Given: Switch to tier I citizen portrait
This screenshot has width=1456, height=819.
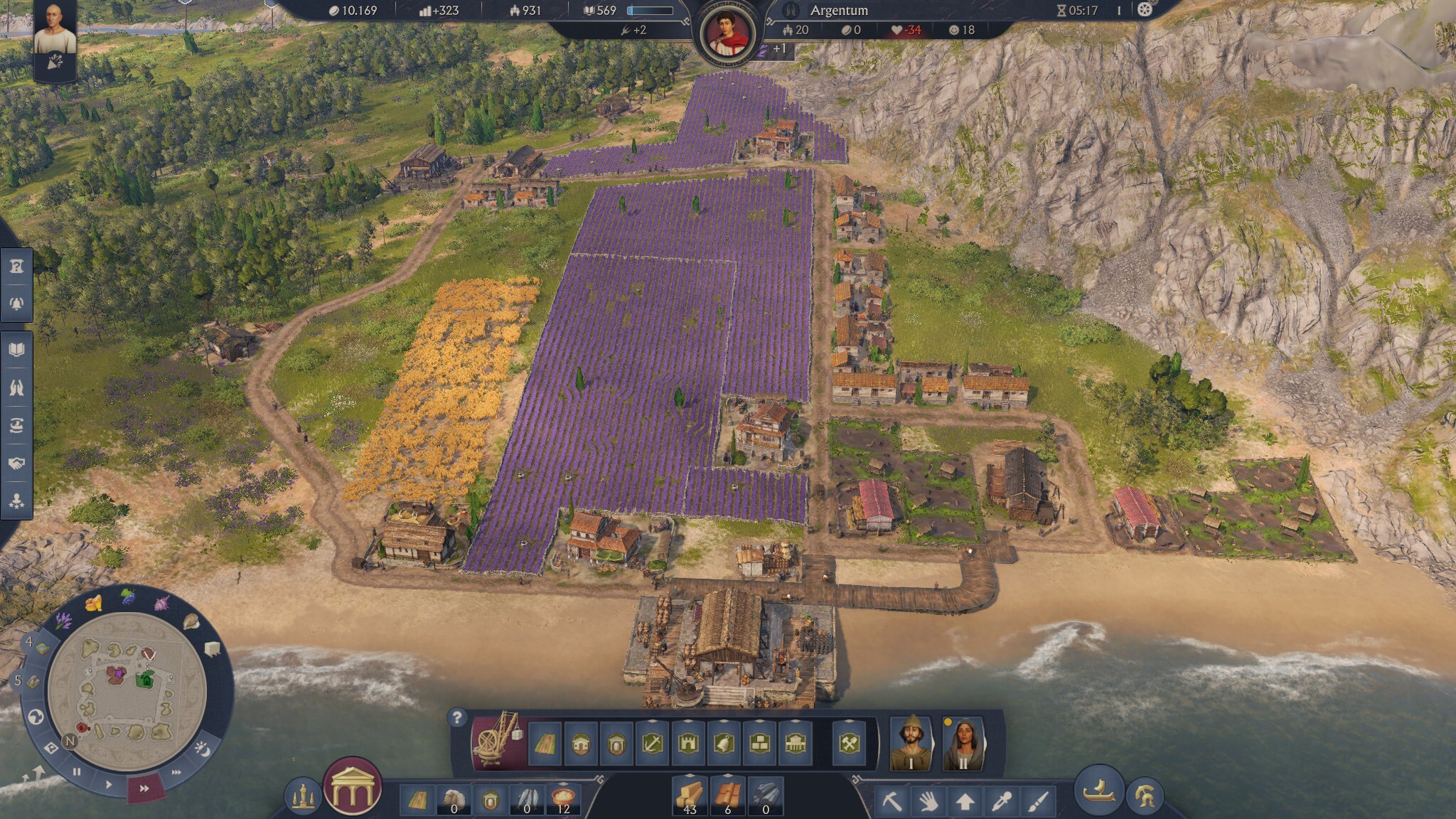Looking at the screenshot, I should click(911, 744).
